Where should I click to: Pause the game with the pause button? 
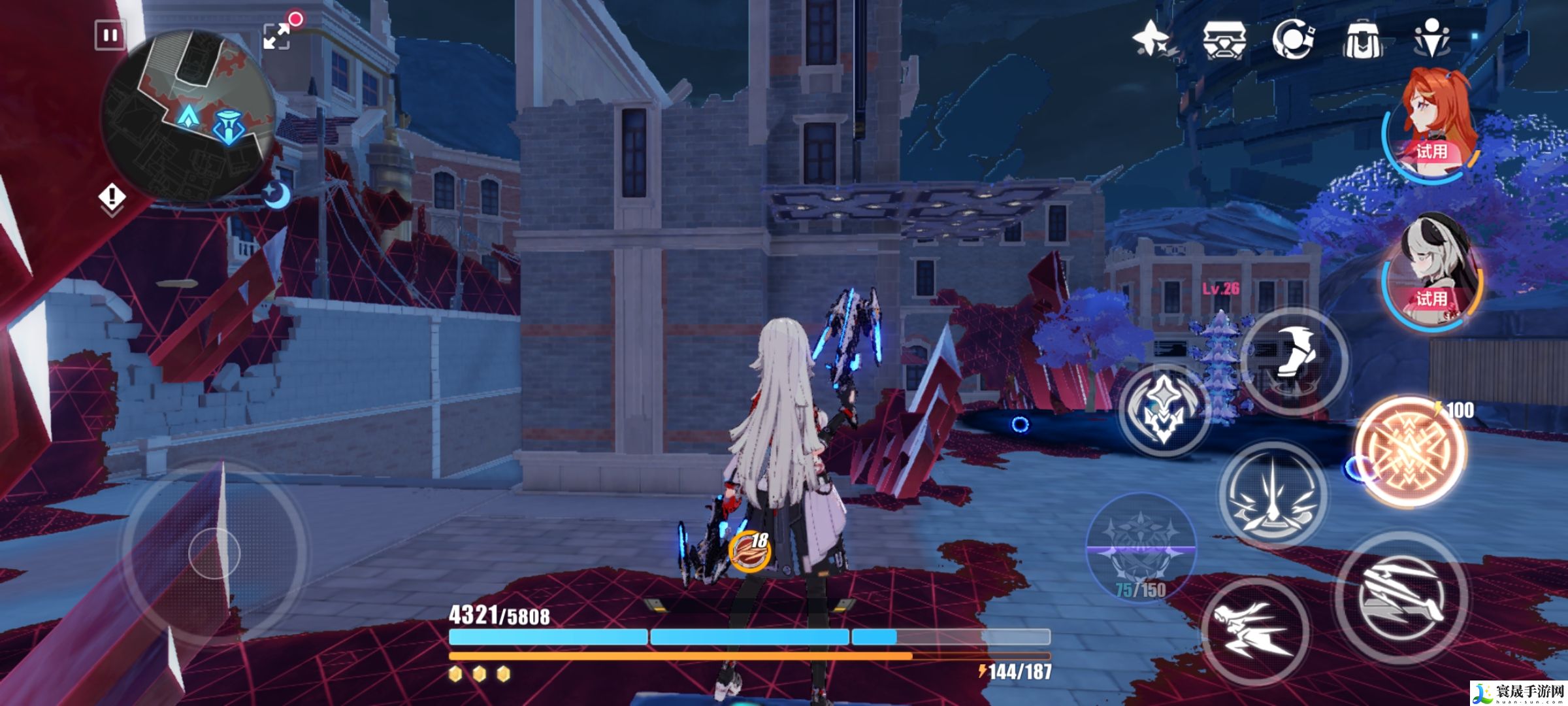[x=110, y=35]
